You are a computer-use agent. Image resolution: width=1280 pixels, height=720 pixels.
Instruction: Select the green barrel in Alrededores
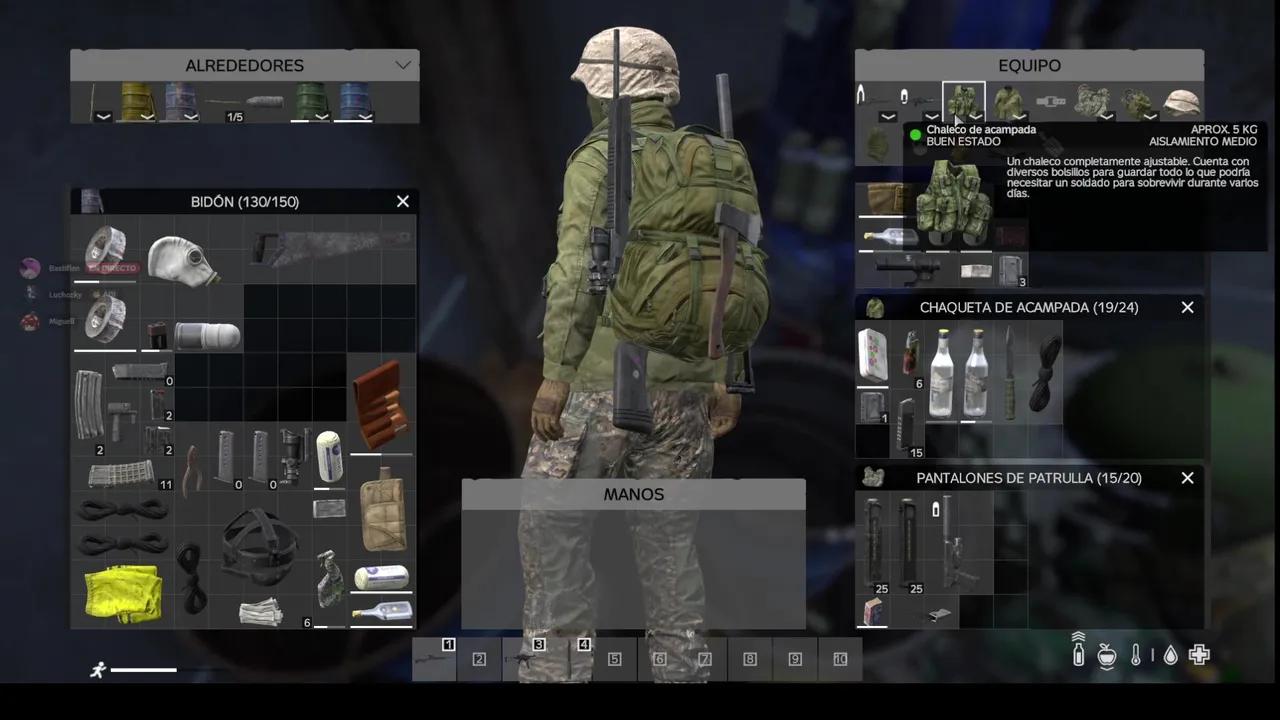(x=309, y=101)
